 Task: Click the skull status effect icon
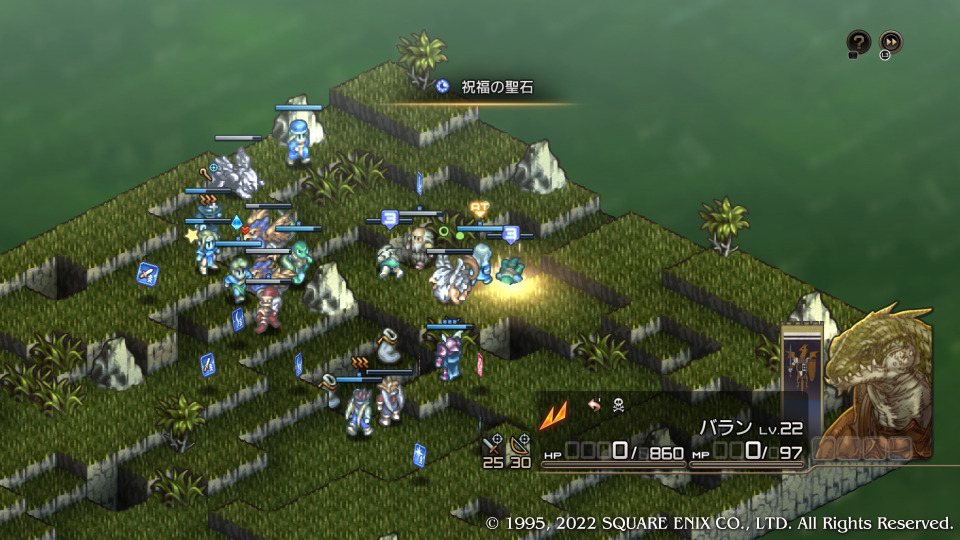pos(619,406)
